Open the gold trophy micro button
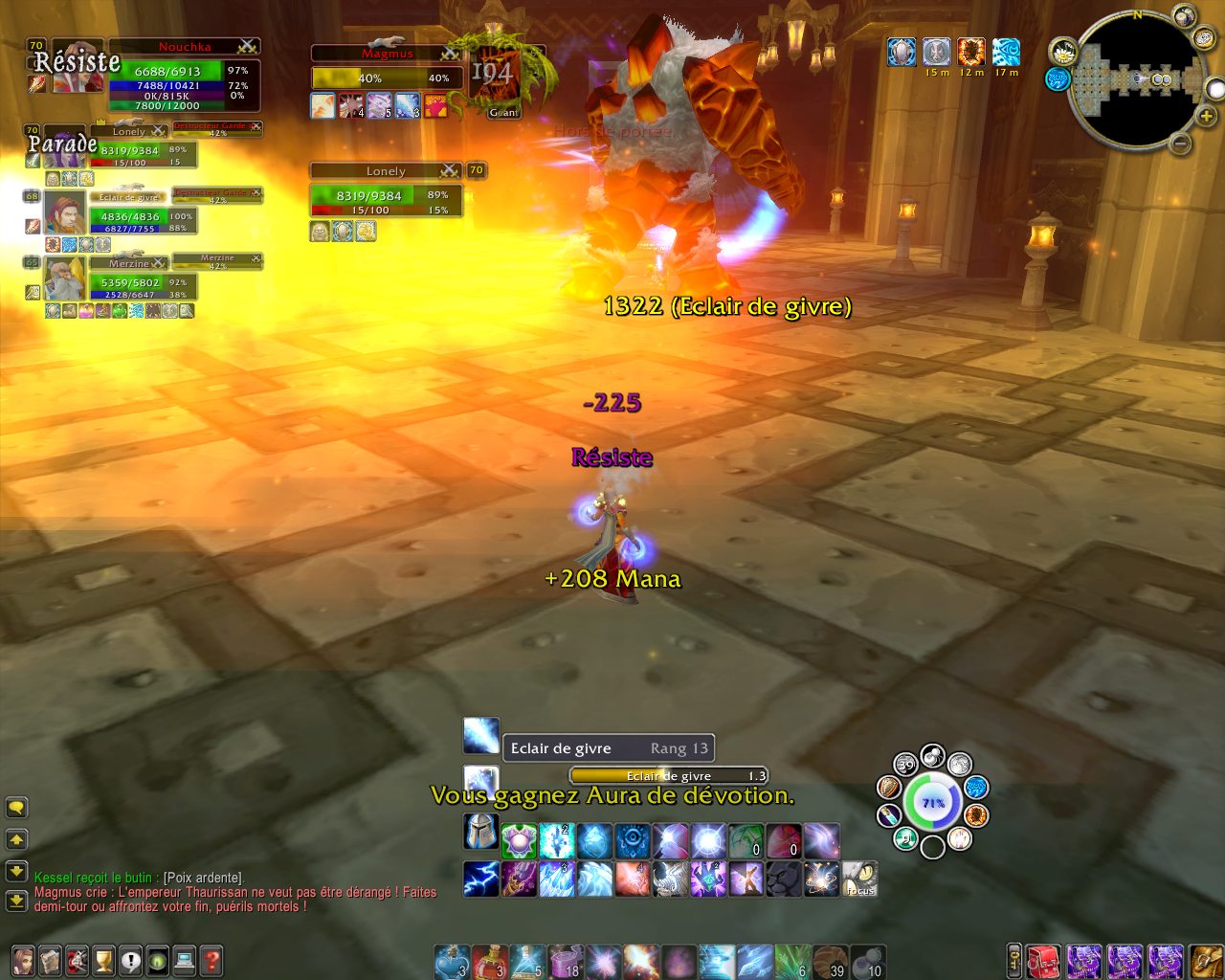Screen dimensions: 1225x980 point(103,960)
